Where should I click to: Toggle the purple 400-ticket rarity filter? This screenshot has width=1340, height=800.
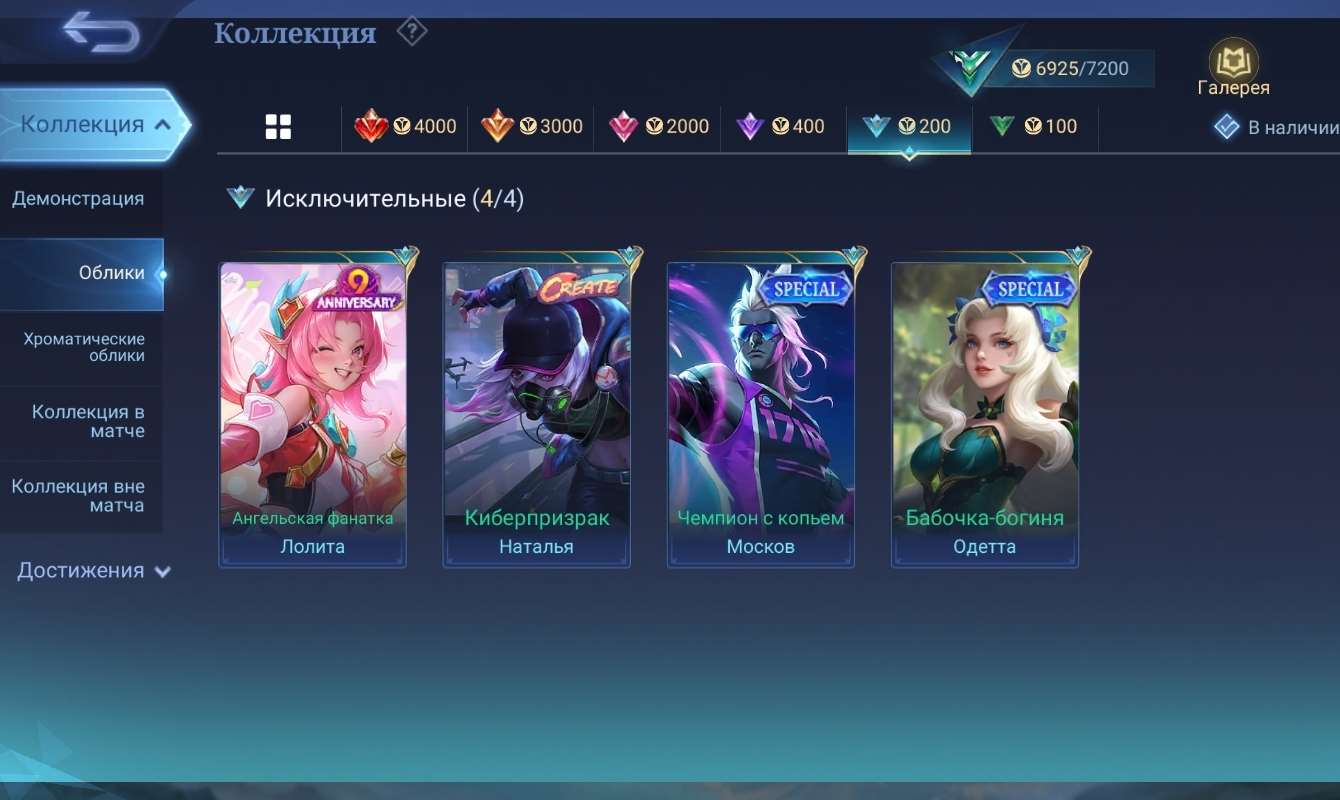point(783,126)
